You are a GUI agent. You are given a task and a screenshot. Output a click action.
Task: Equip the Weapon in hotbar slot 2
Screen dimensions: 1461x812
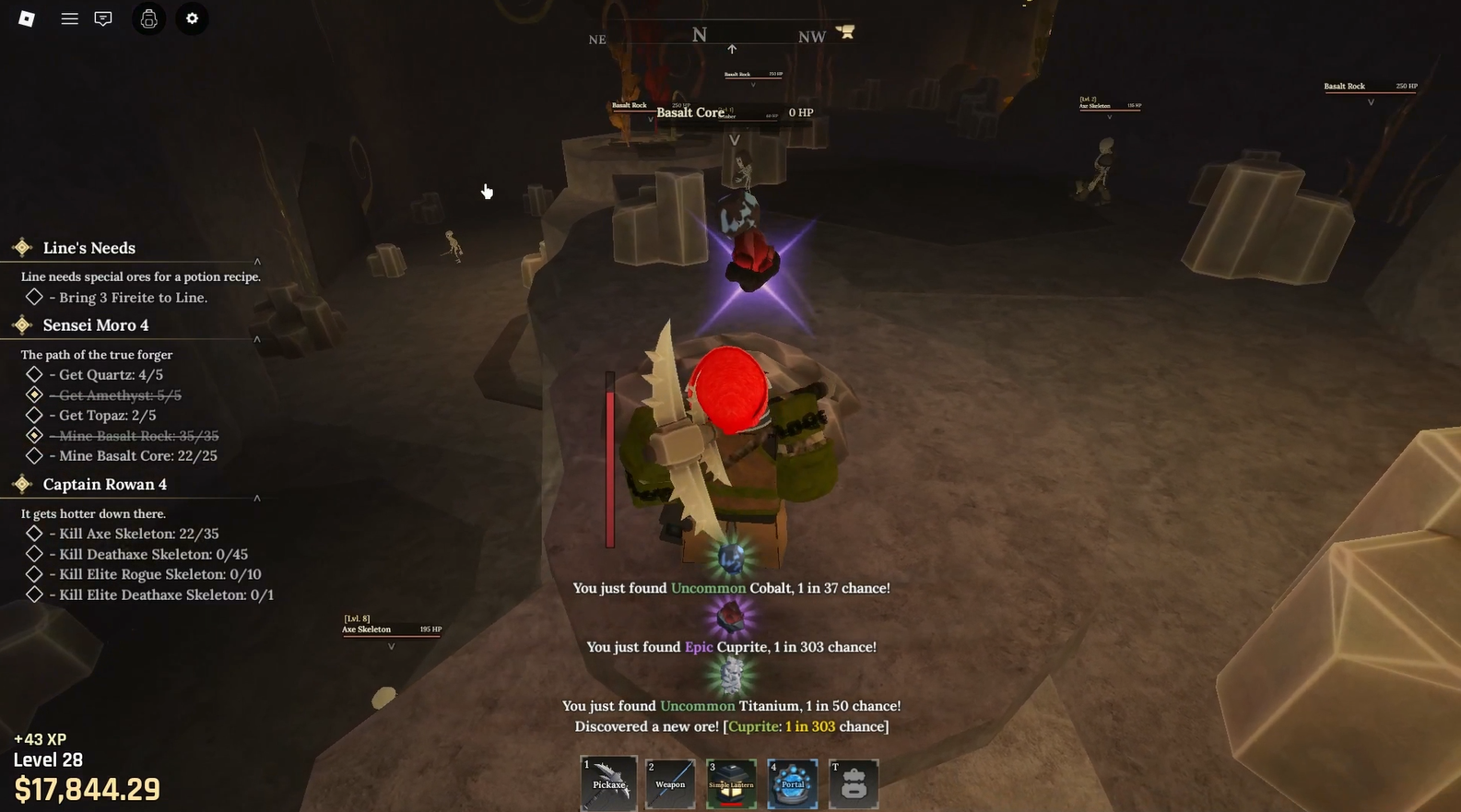670,783
